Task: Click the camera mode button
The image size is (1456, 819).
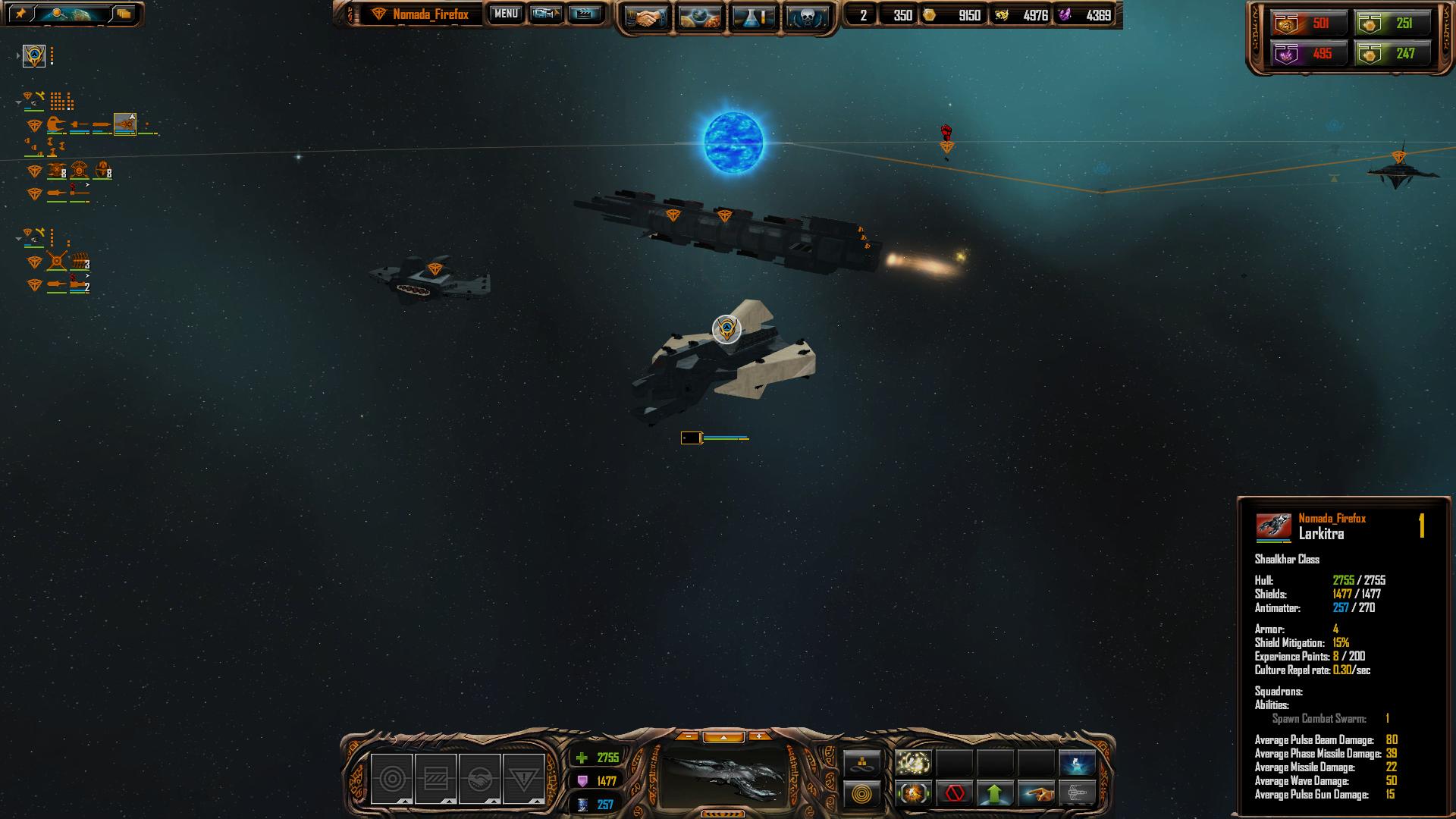Action: pos(545,14)
